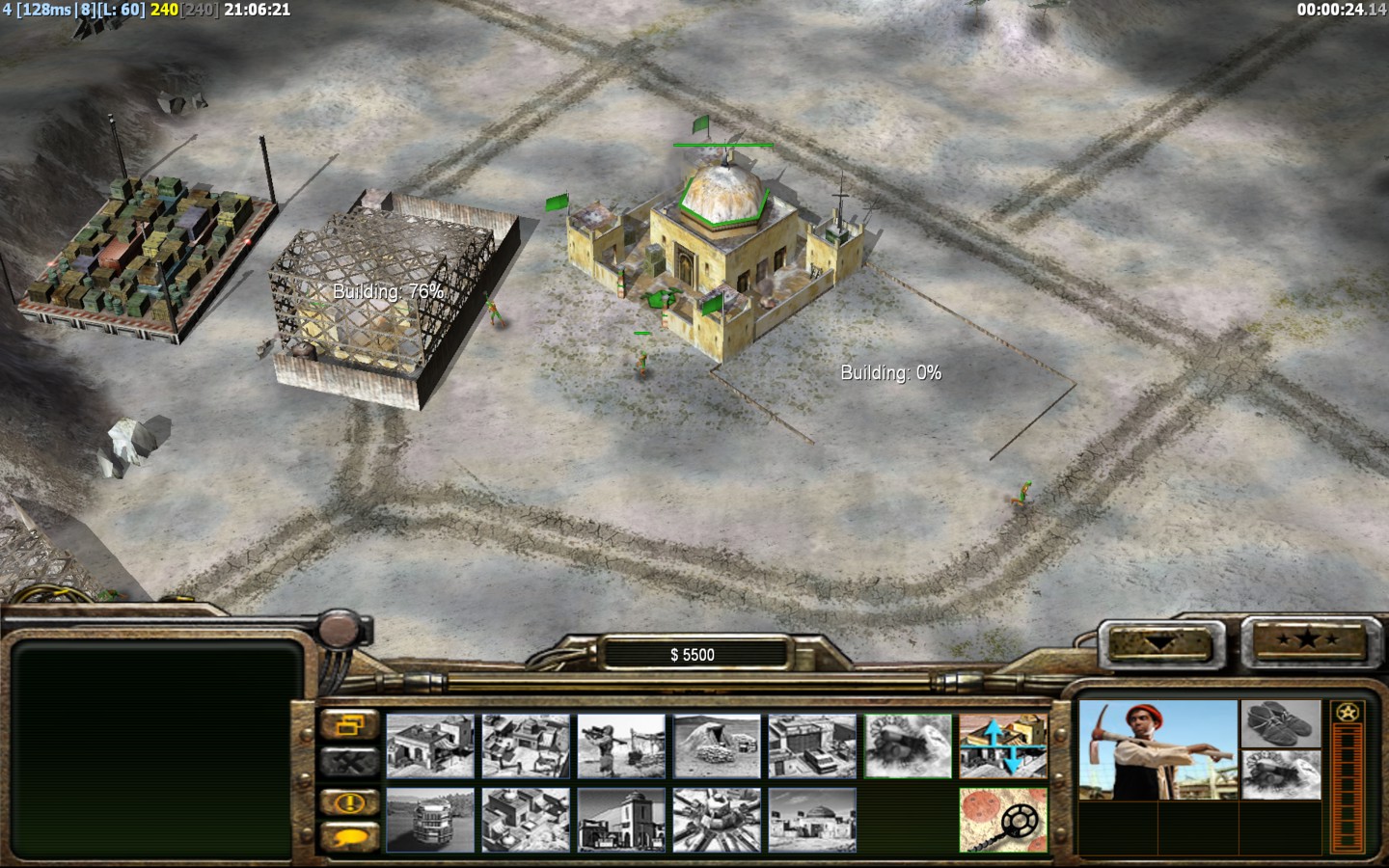Select the Demo Trap barrel icon

point(430,820)
